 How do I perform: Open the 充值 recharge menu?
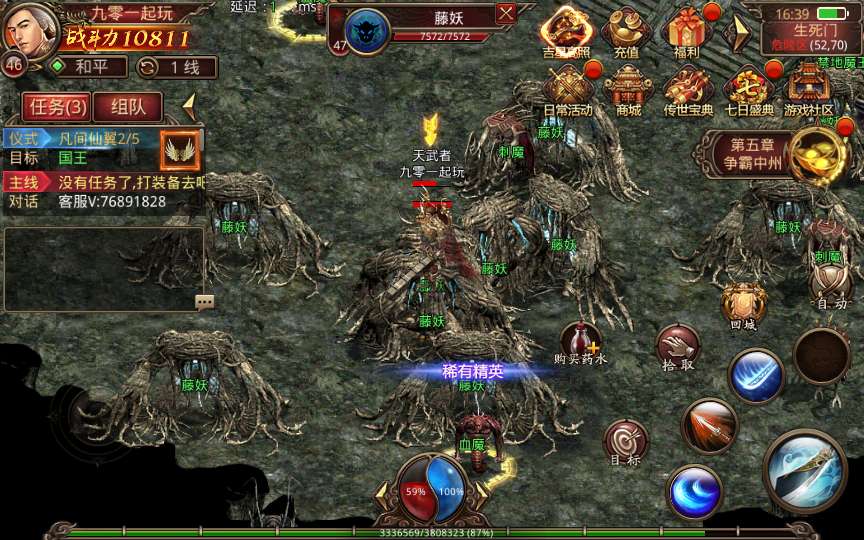coord(626,32)
